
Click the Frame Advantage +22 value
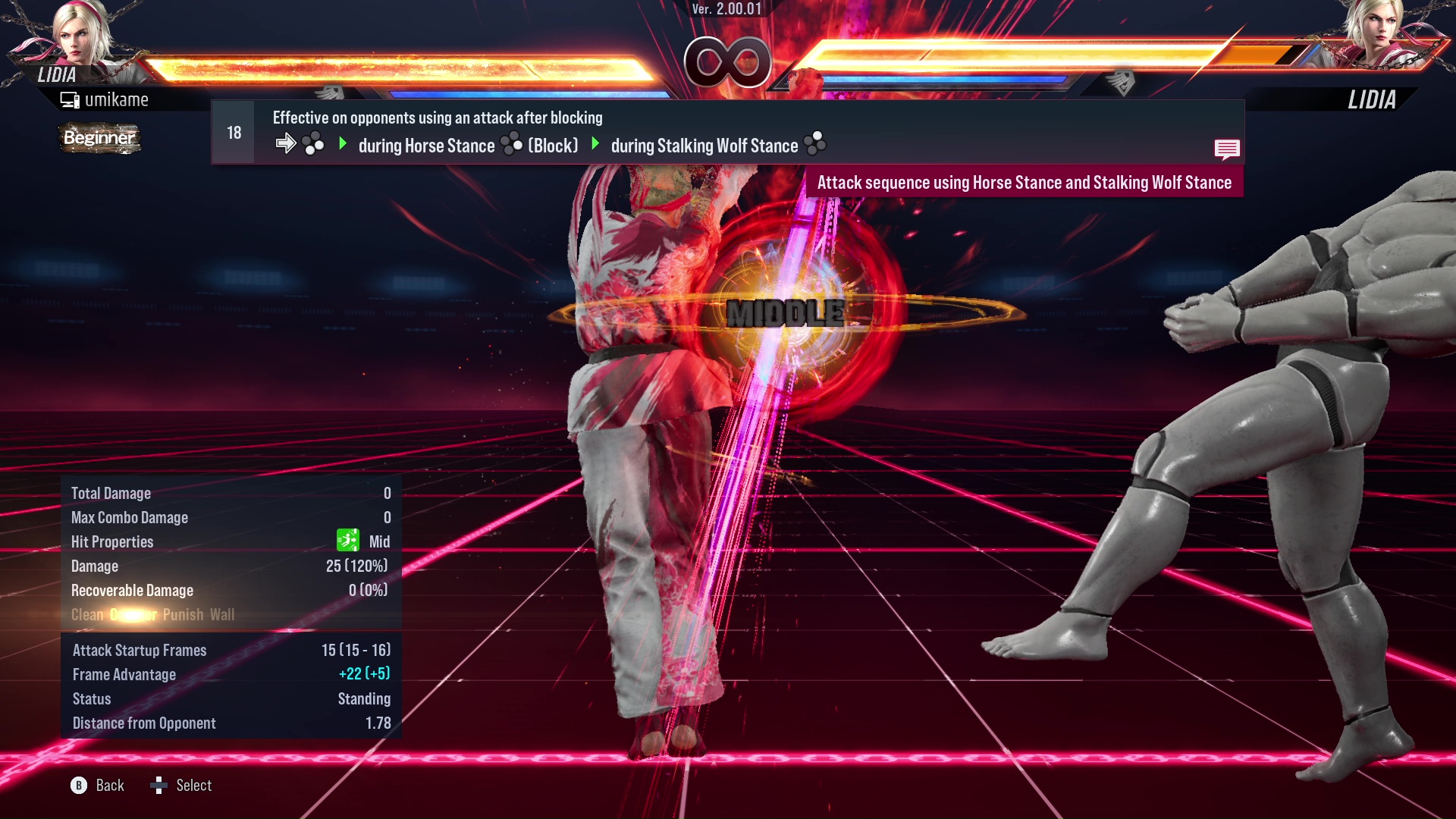click(x=363, y=674)
